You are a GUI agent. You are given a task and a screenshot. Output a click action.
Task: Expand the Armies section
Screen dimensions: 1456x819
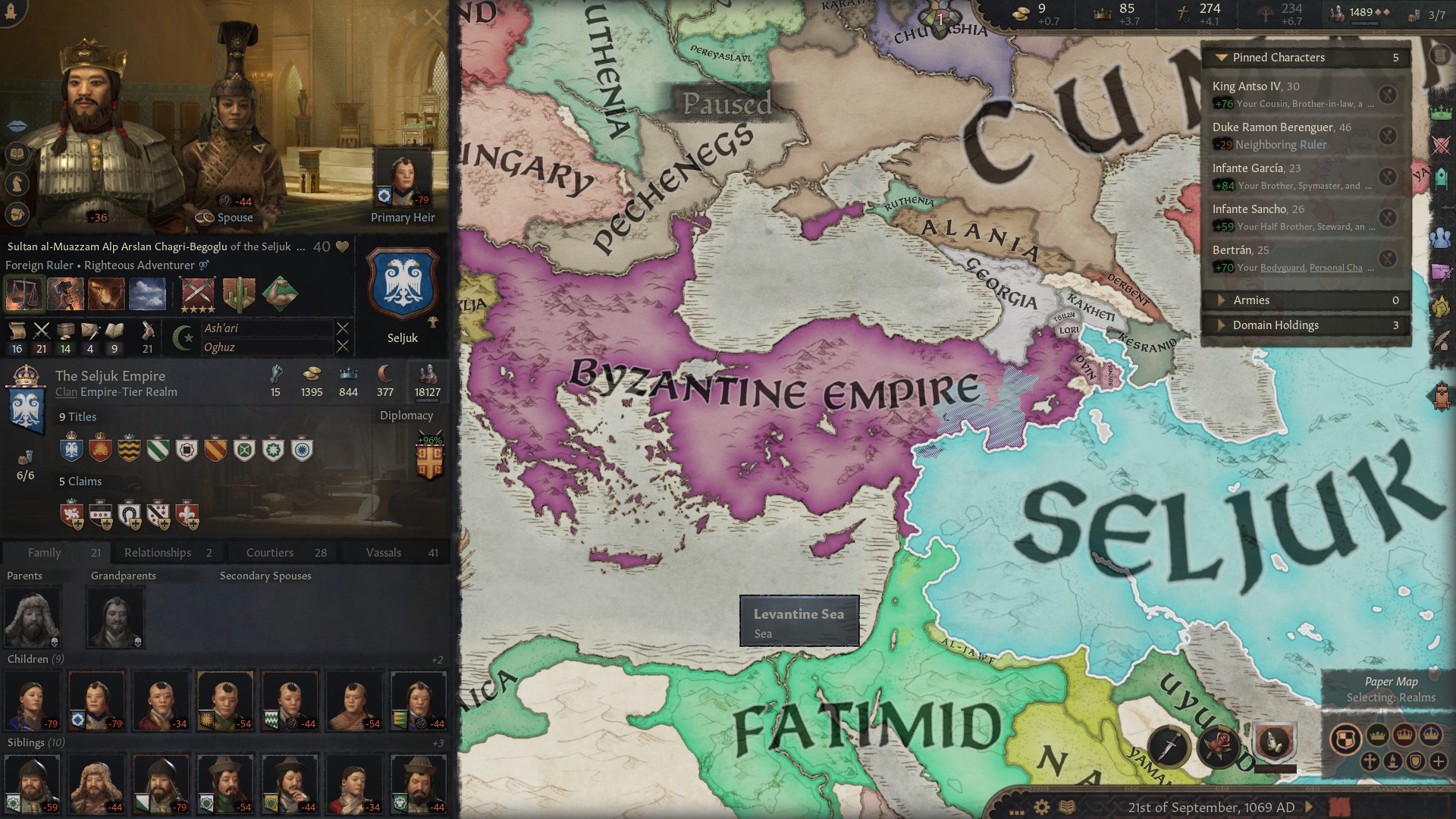click(x=1222, y=300)
